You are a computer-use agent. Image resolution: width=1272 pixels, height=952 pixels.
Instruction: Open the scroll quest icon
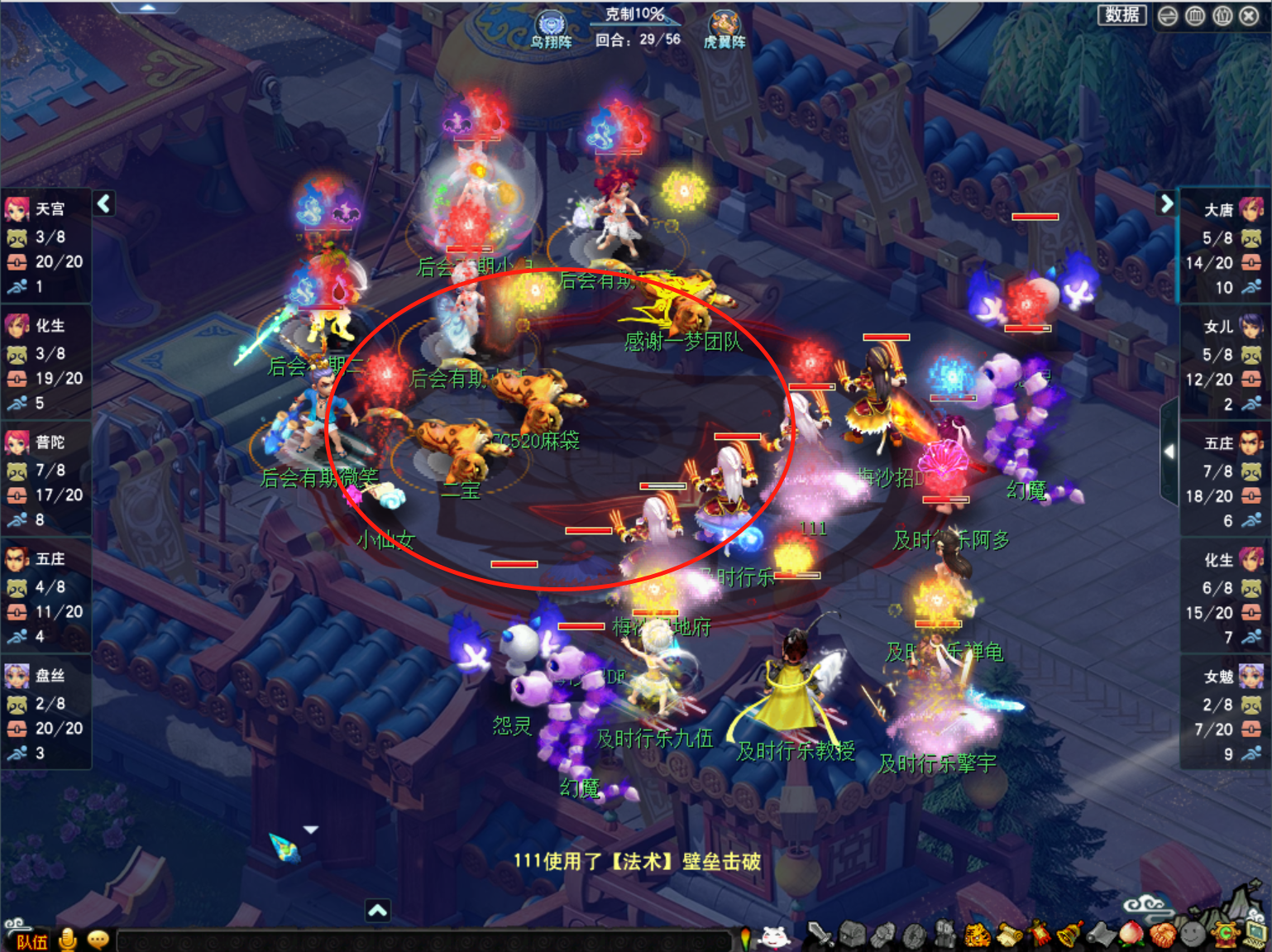click(1009, 935)
